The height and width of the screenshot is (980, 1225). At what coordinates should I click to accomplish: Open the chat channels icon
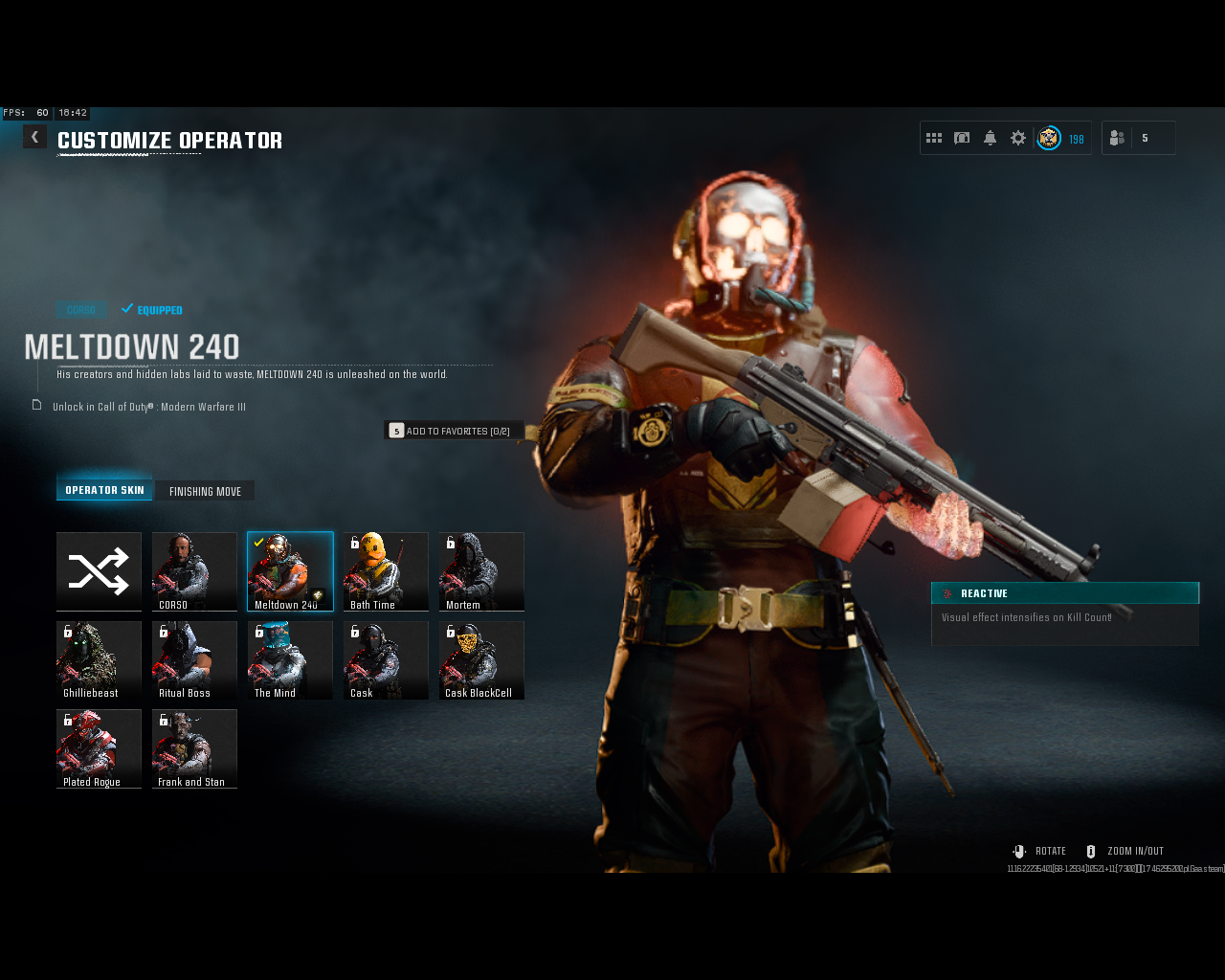pos(962,137)
